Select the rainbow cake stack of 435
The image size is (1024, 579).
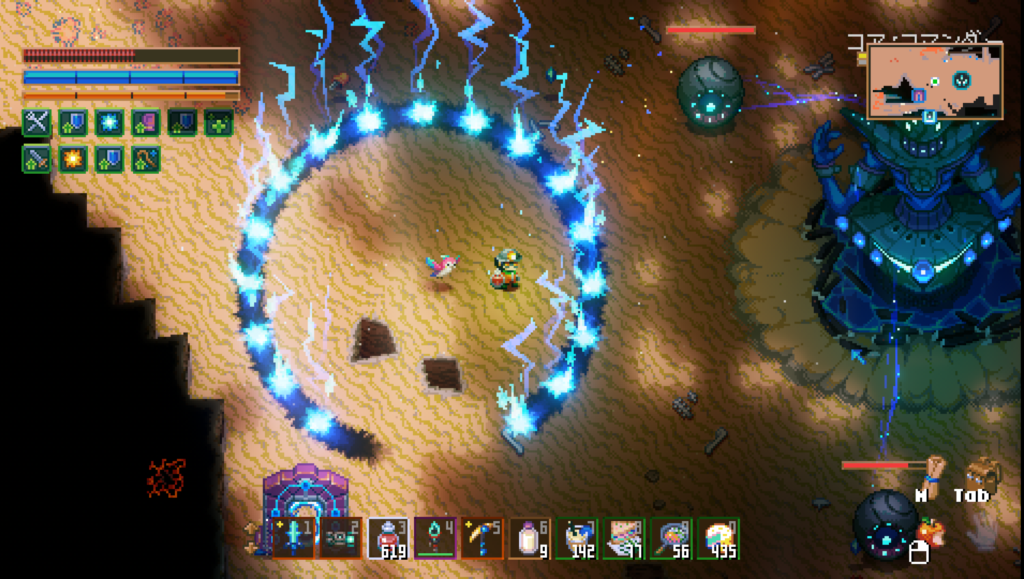[x=717, y=538]
